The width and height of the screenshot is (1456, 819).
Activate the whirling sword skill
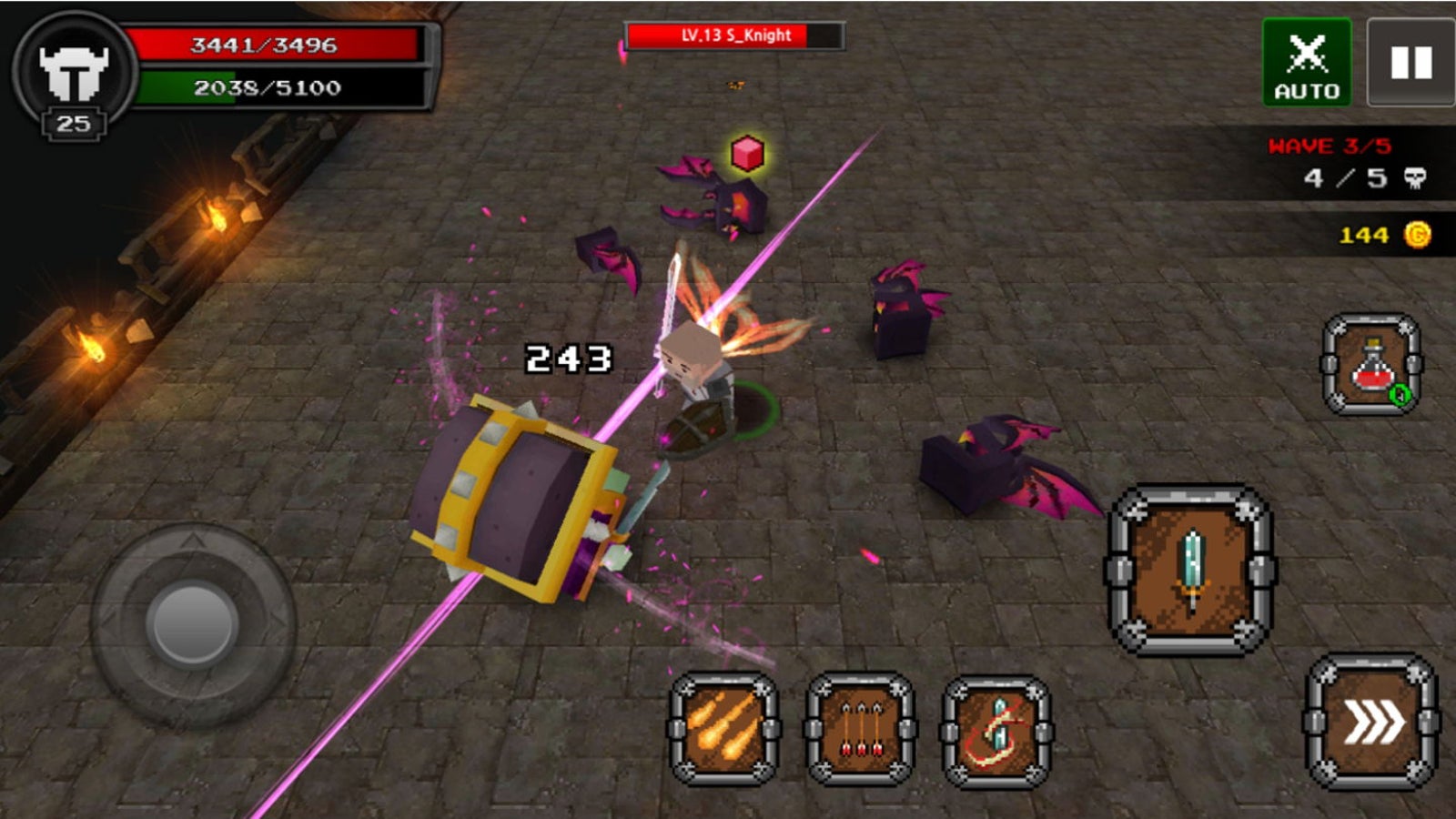996,731
